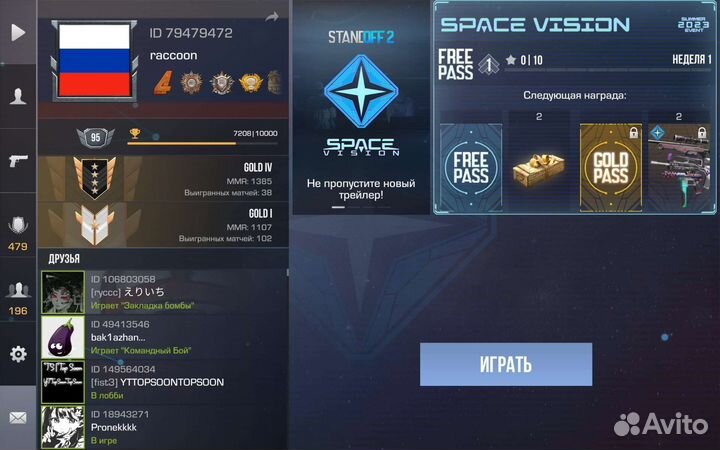The image size is (720, 450).
Task: Select the golden gift box reward
Action: [539, 166]
